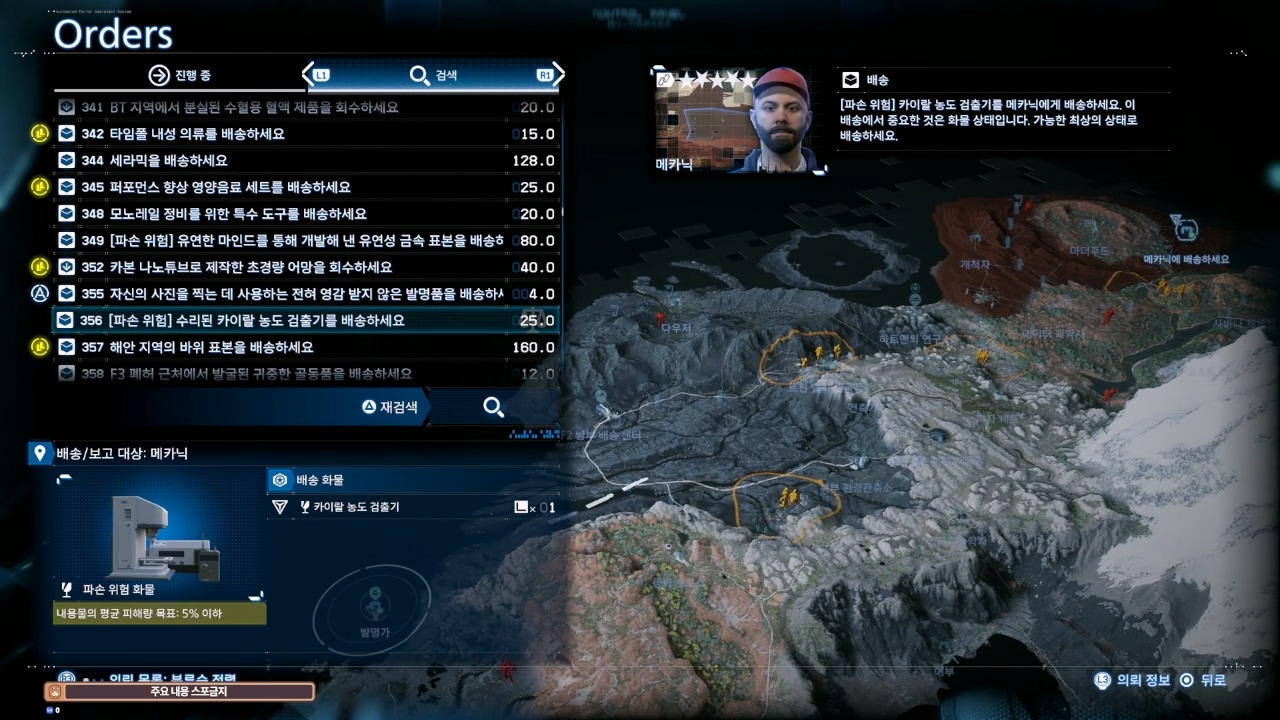Go back with the 뒤로 button
The image size is (1280, 720).
coord(1202,680)
